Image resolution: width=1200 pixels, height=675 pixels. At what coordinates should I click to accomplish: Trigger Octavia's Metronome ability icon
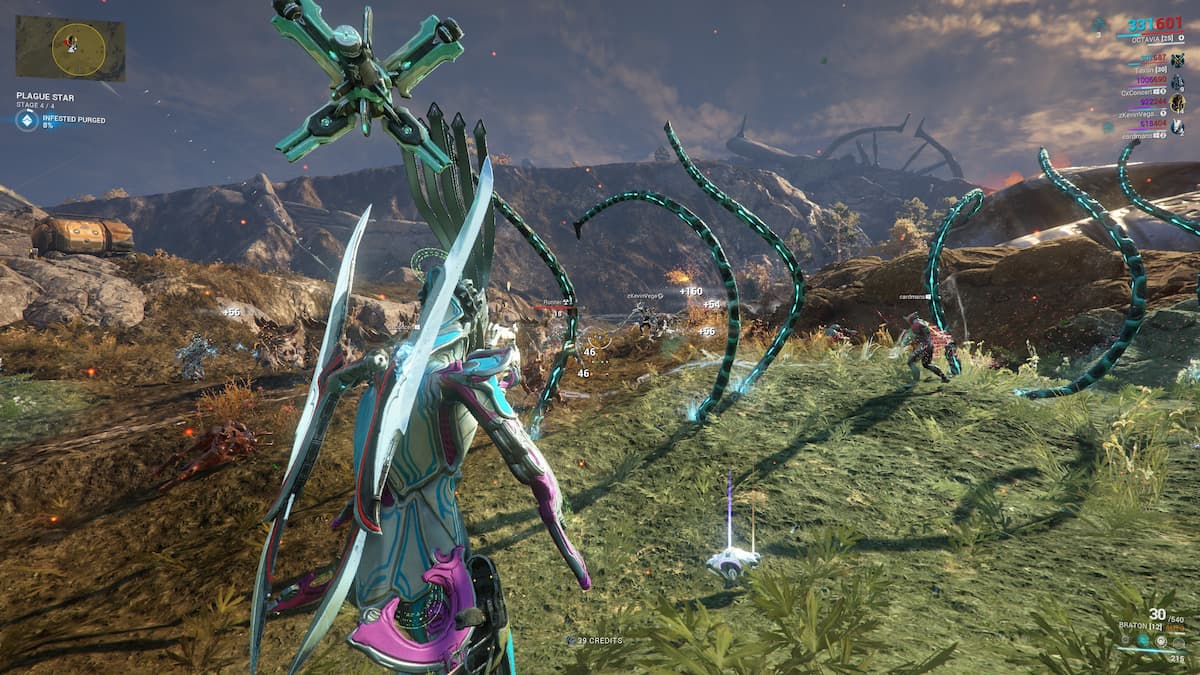tap(1161, 641)
